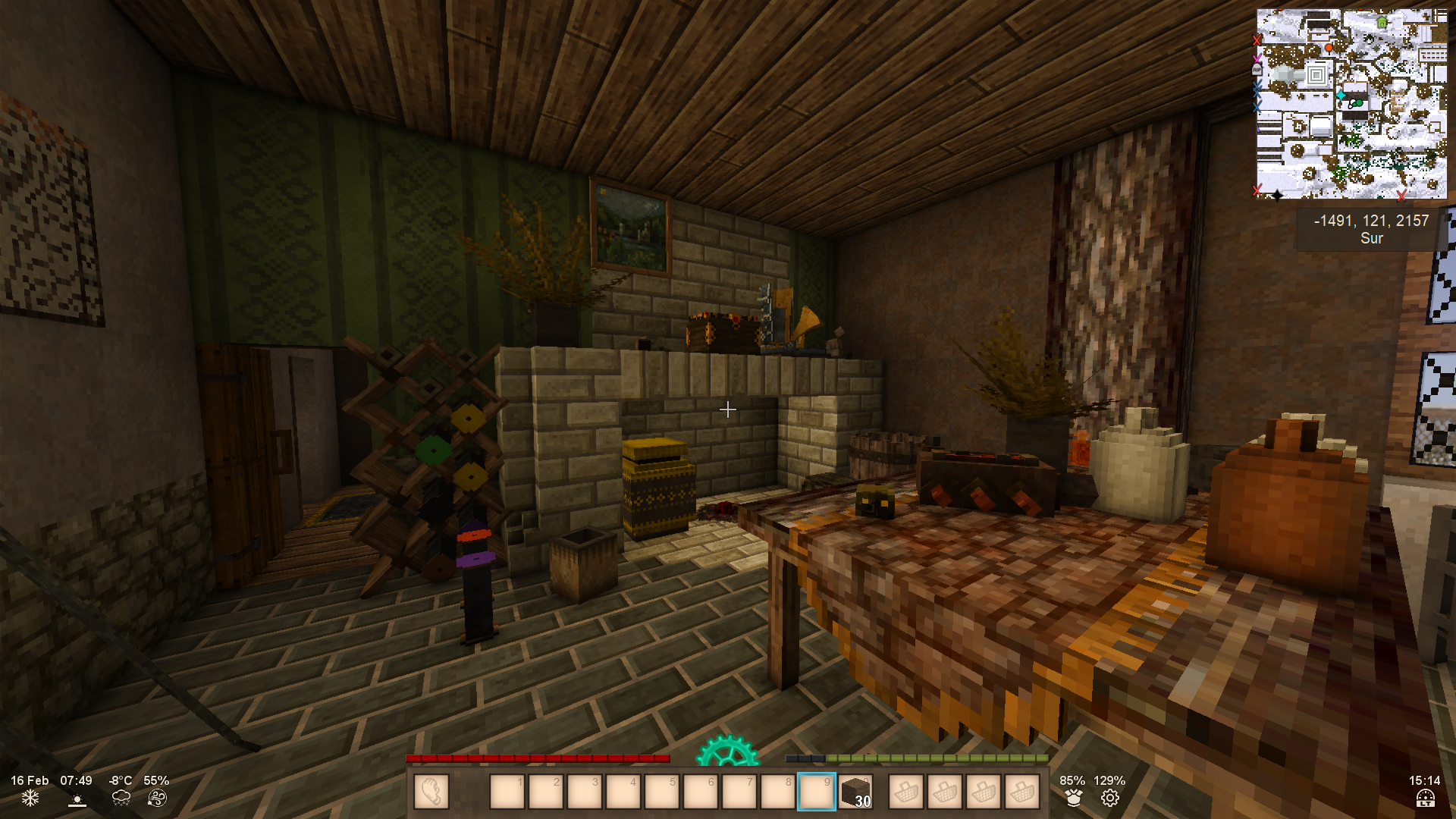This screenshot has width=1456, height=819.
Task: Click the turquoise gear above the hotbar
Action: pos(727,751)
